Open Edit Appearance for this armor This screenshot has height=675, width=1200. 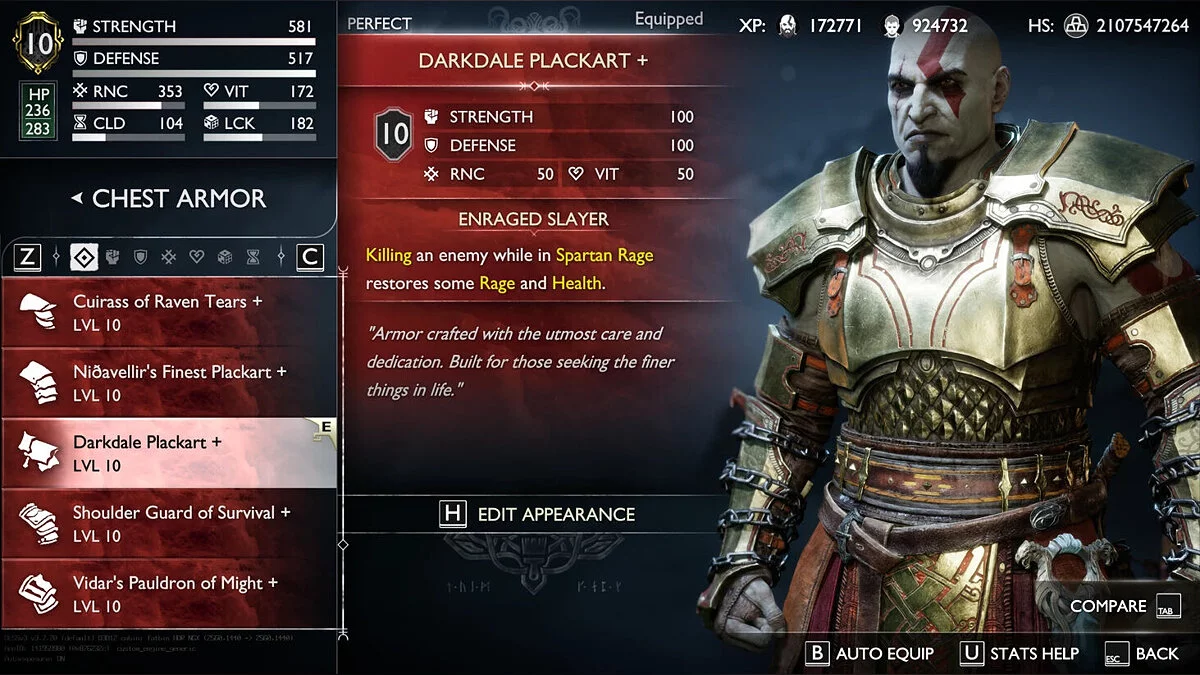[x=538, y=514]
